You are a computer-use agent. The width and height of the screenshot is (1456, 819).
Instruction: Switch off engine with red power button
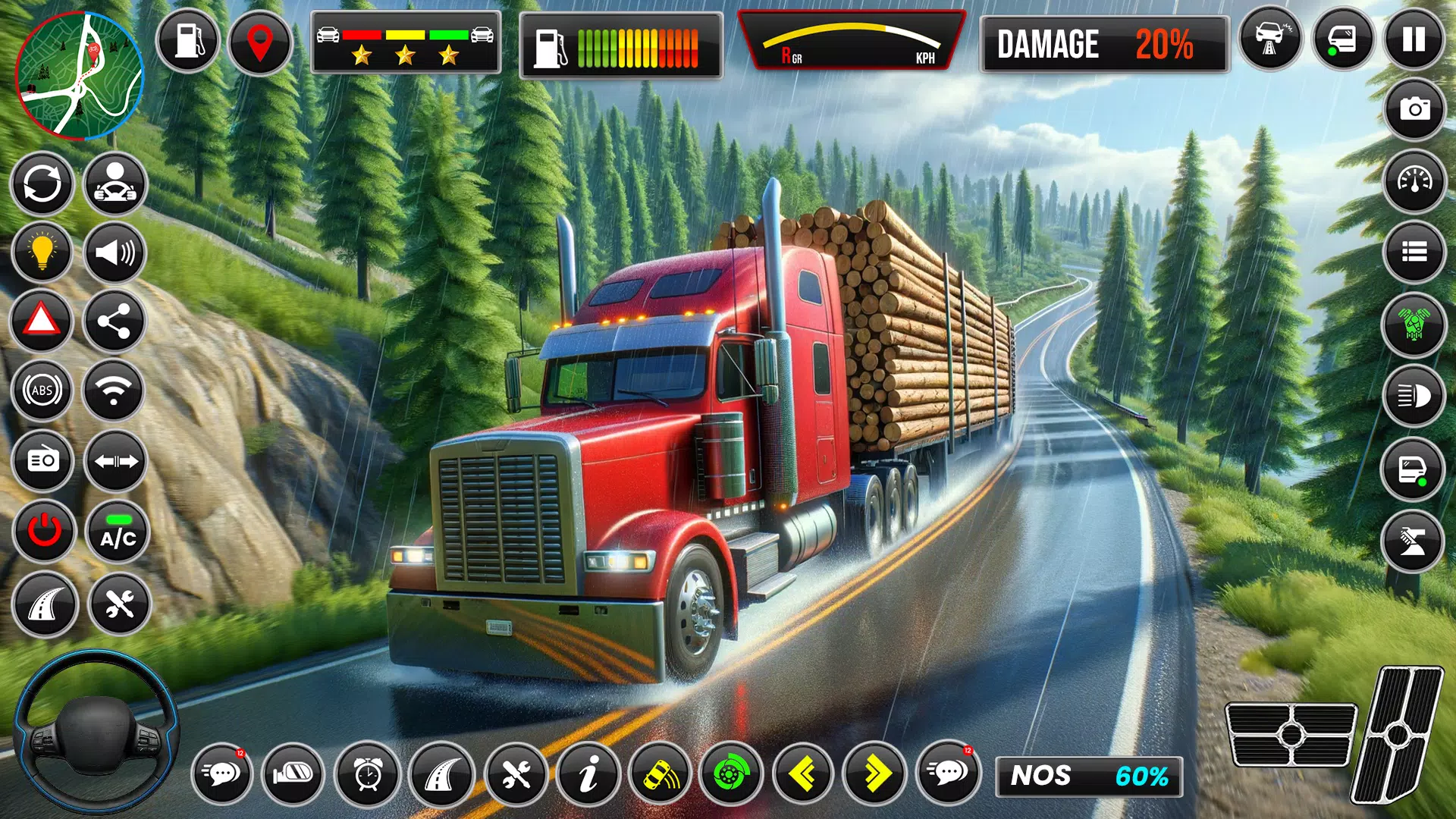(44, 530)
